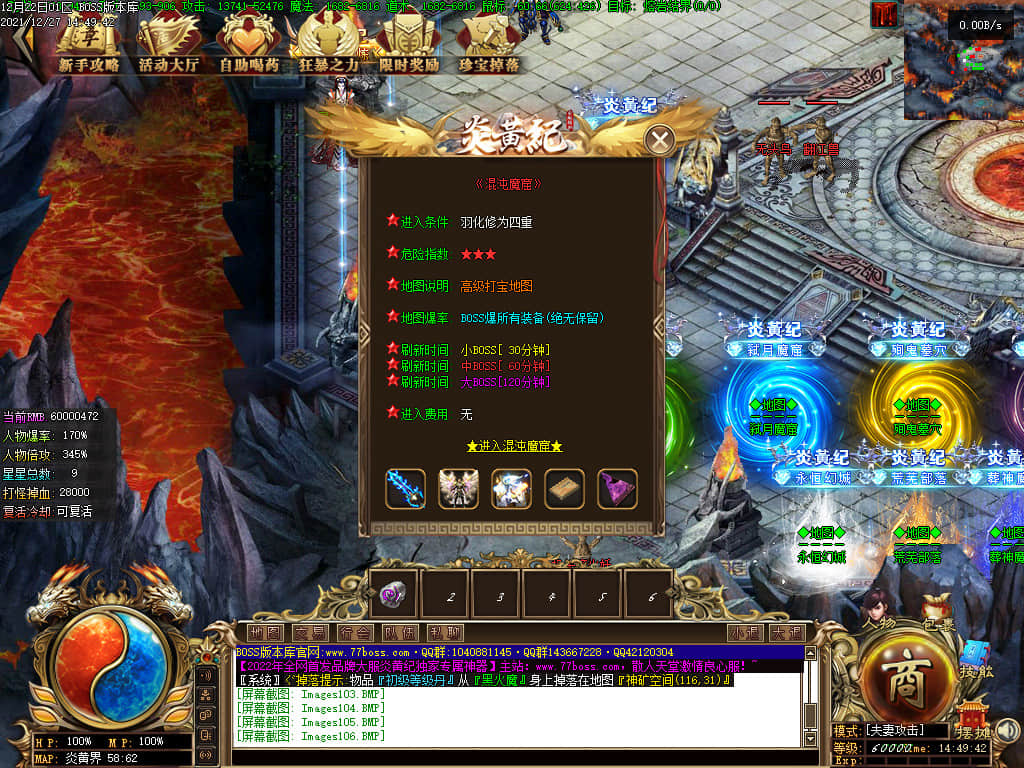Select the 自助喝药 auto-potion icon
This screenshot has height=768, width=1024.
click(249, 46)
